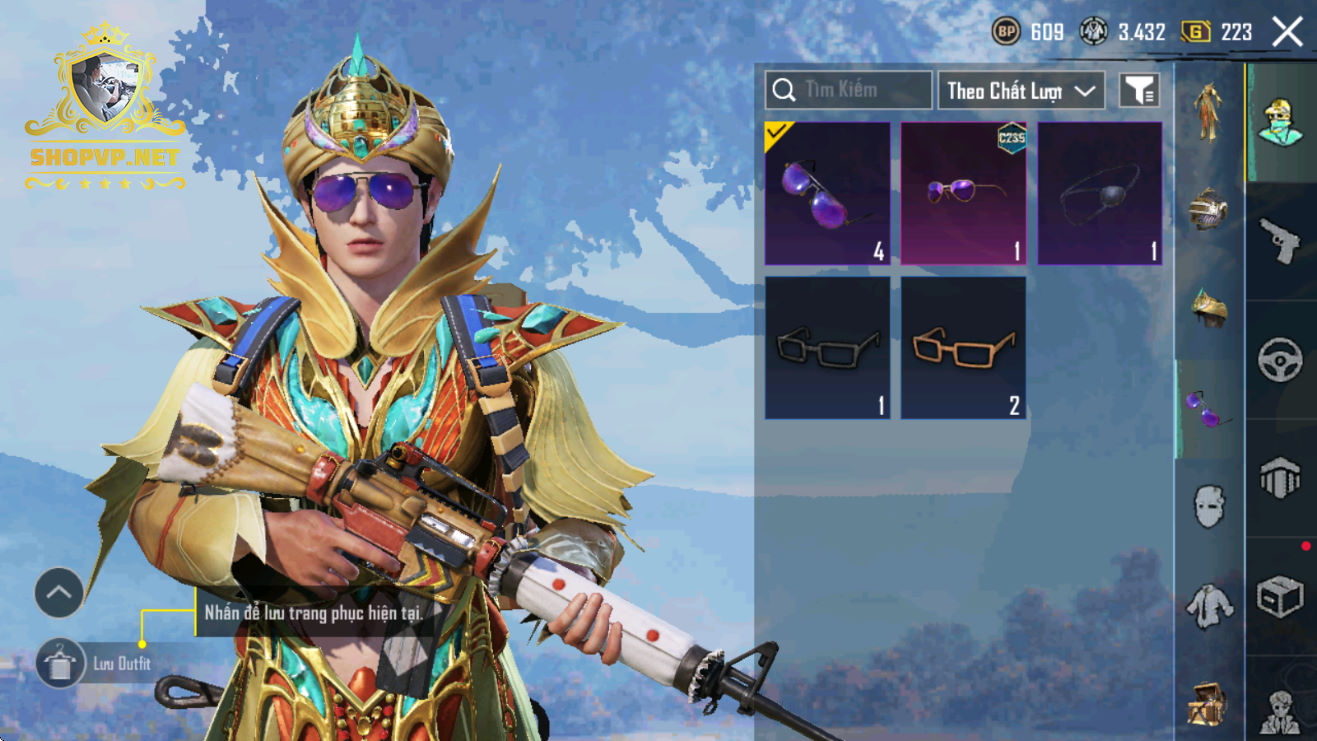Screen dimensions: 1317x741
Task: Open the item filter button
Action: (x=1139, y=91)
